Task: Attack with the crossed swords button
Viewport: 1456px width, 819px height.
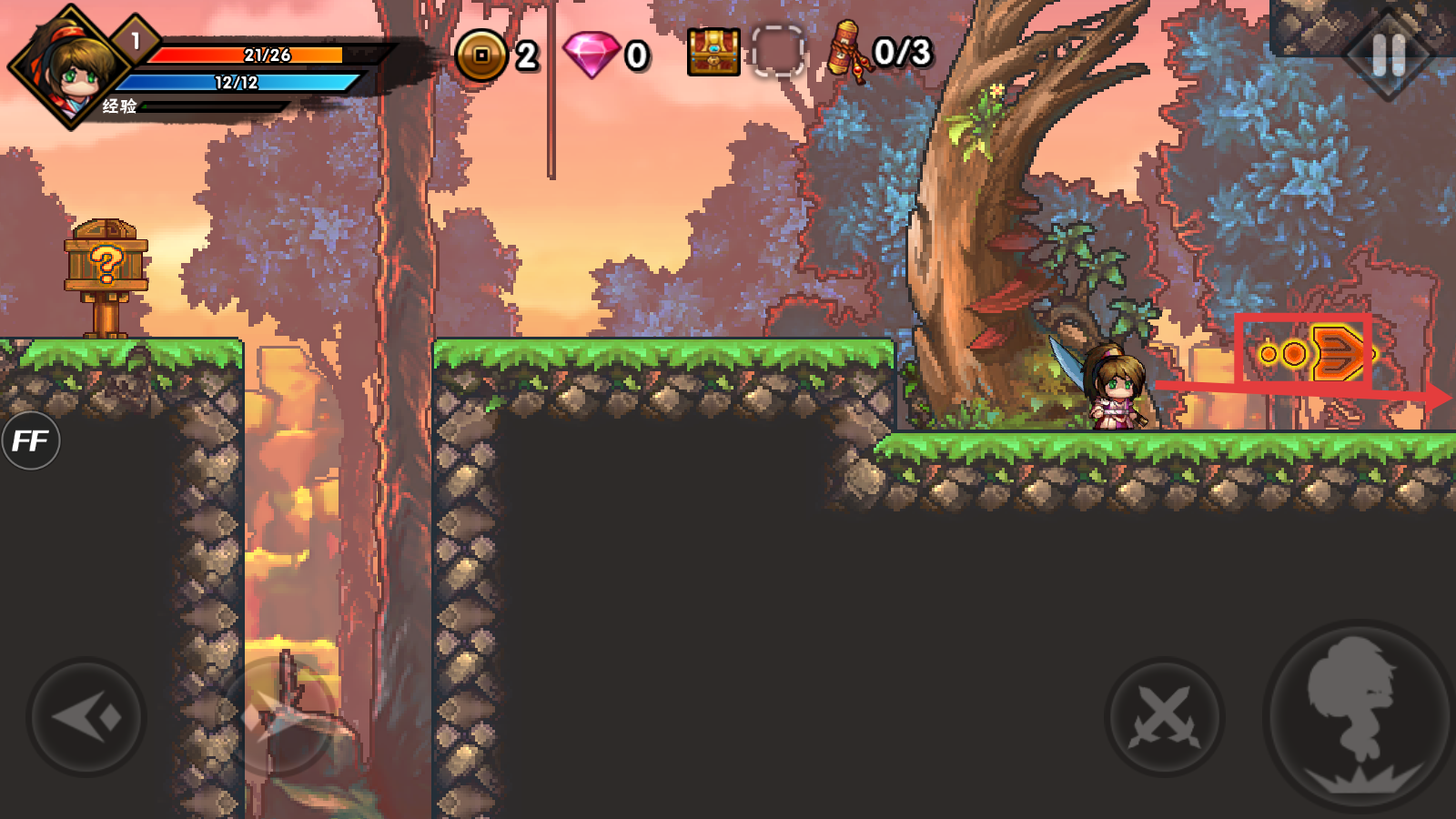Action: [x=1164, y=717]
